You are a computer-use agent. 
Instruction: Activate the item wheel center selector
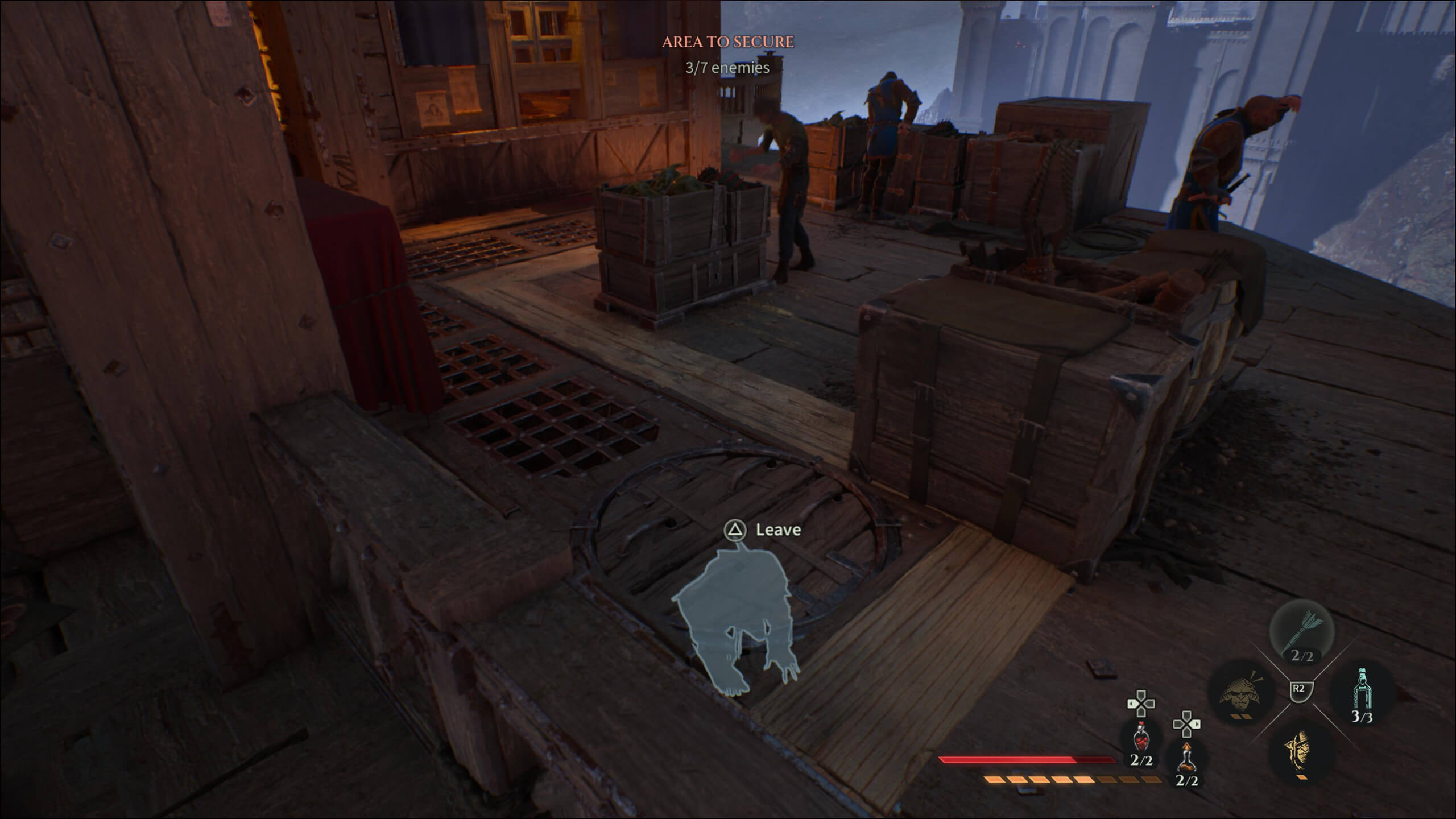pos(1301,691)
